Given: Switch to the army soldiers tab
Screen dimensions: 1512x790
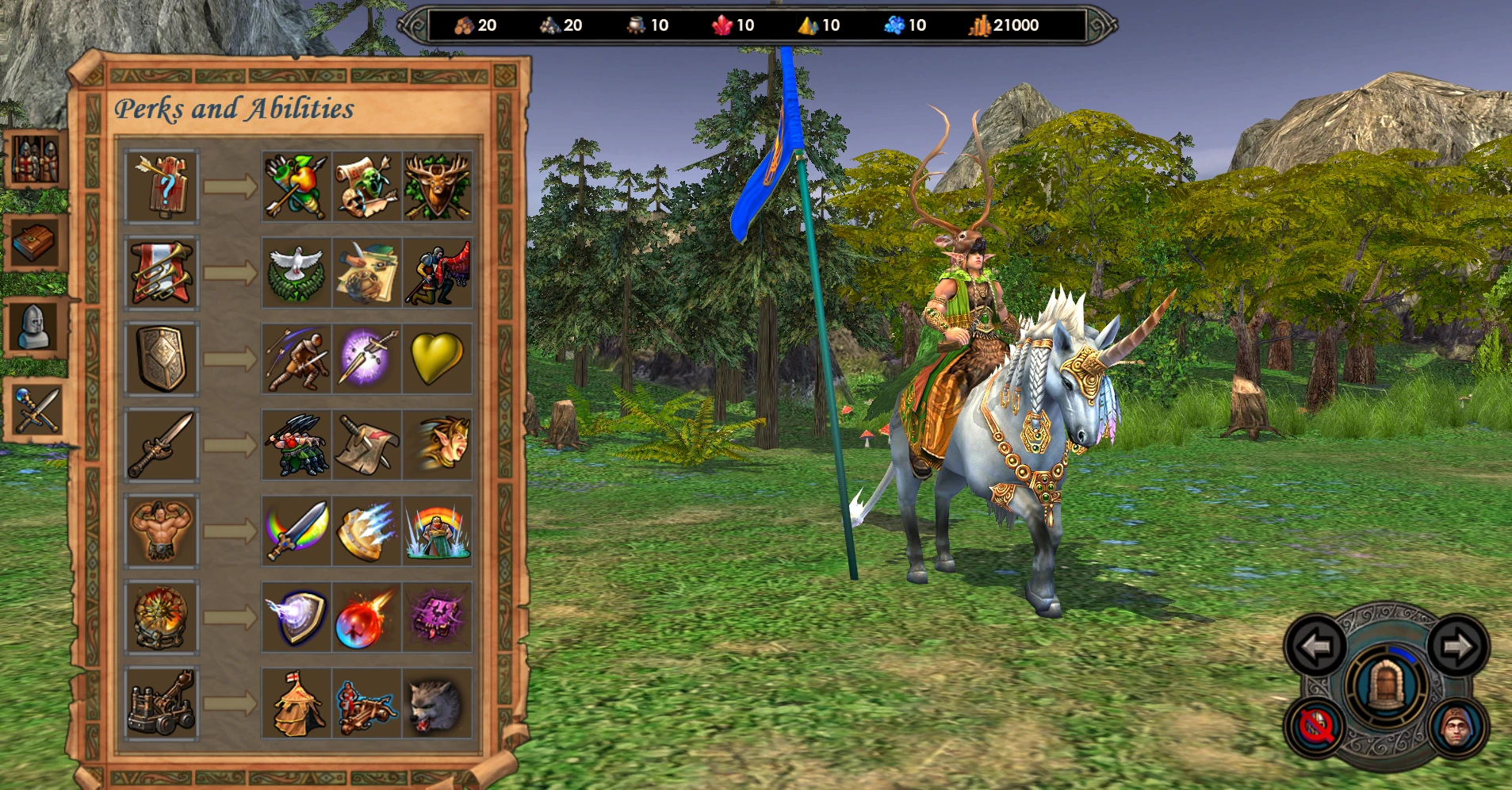Looking at the screenshot, I should (x=35, y=159).
